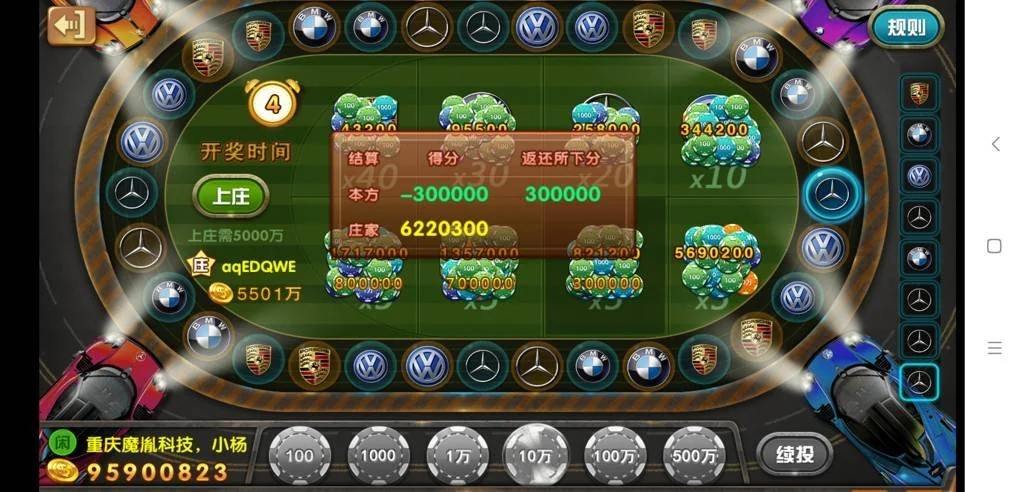1024x492 pixels.
Task: Exit the game with the back arrow
Action: (70, 25)
